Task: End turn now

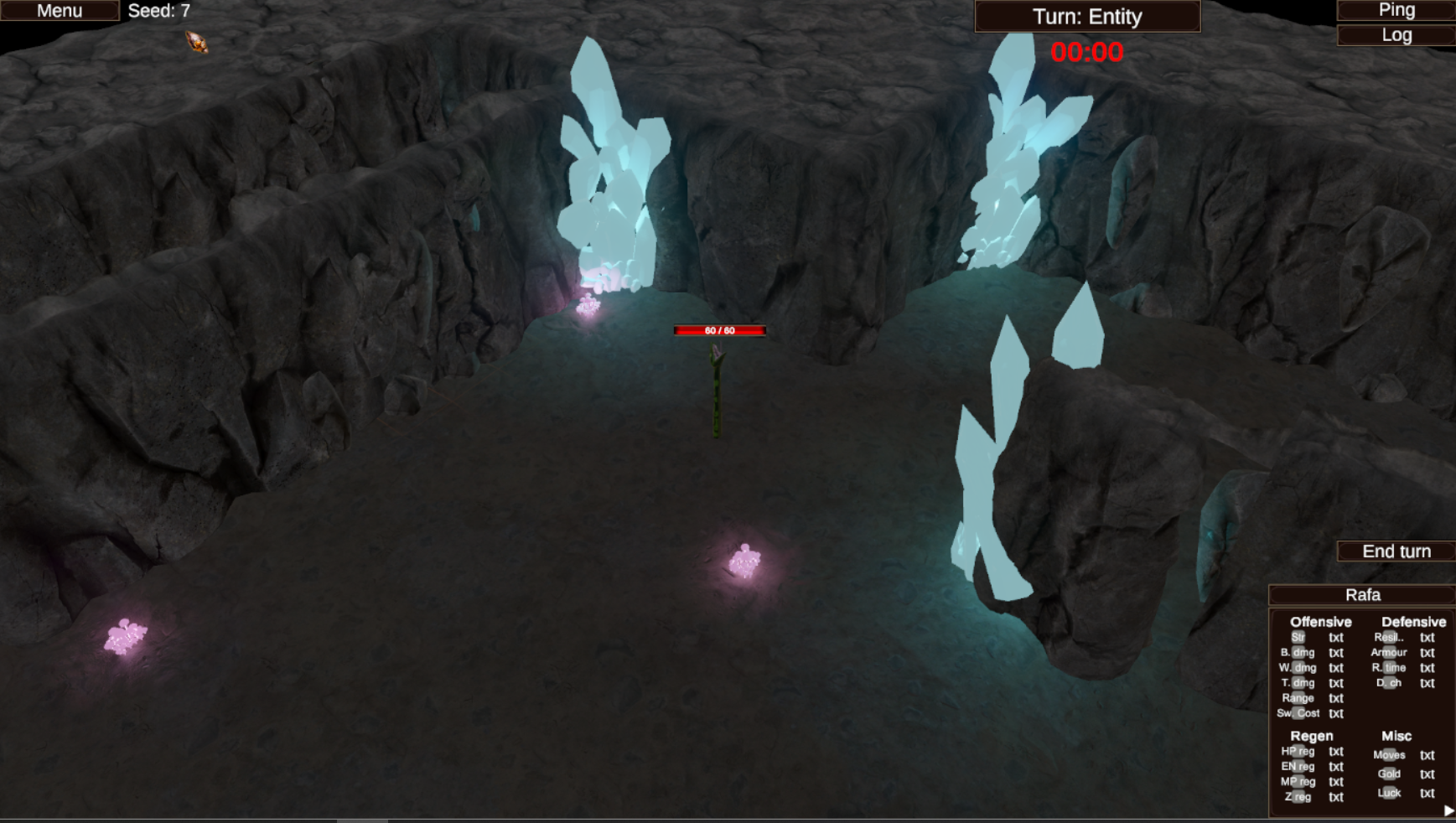Action: tap(1396, 551)
